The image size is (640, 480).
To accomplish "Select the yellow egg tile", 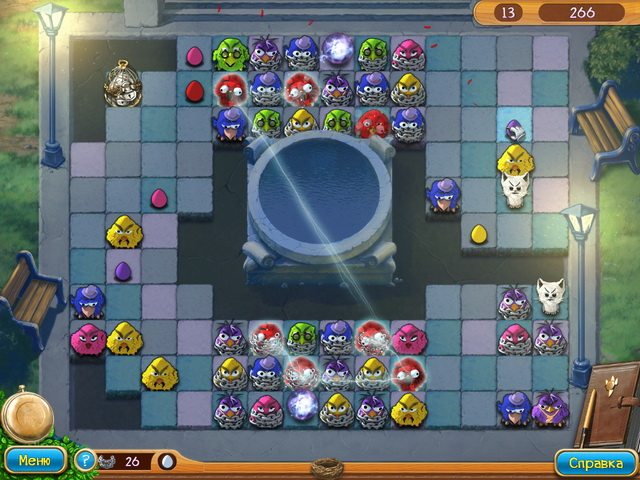I will tap(479, 234).
